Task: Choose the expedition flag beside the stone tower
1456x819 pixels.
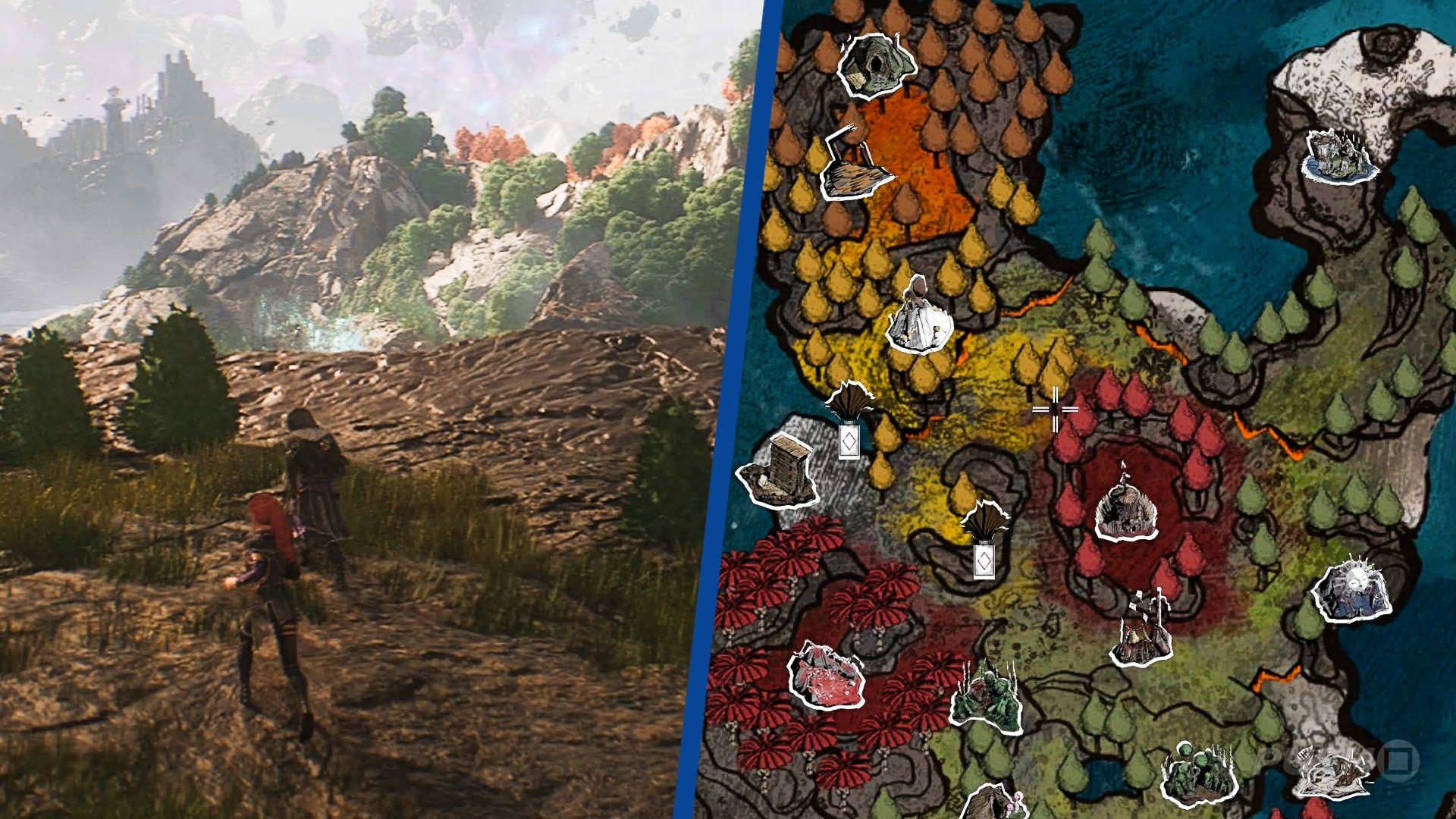Action: pyautogui.click(x=849, y=421)
